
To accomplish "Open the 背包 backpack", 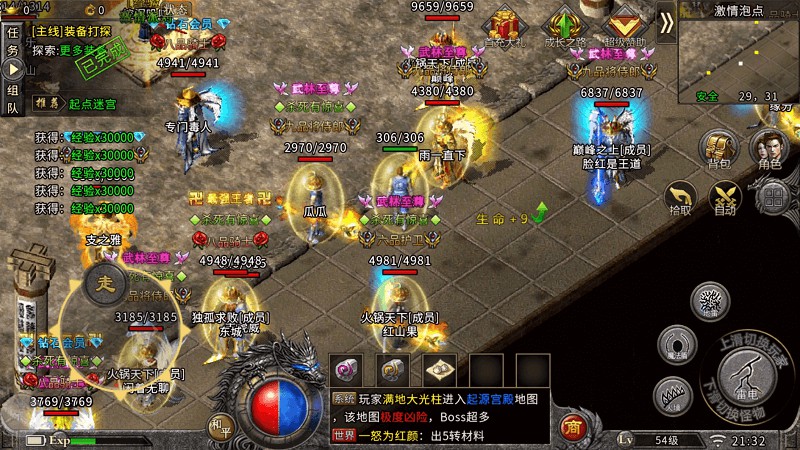I will point(719,148).
